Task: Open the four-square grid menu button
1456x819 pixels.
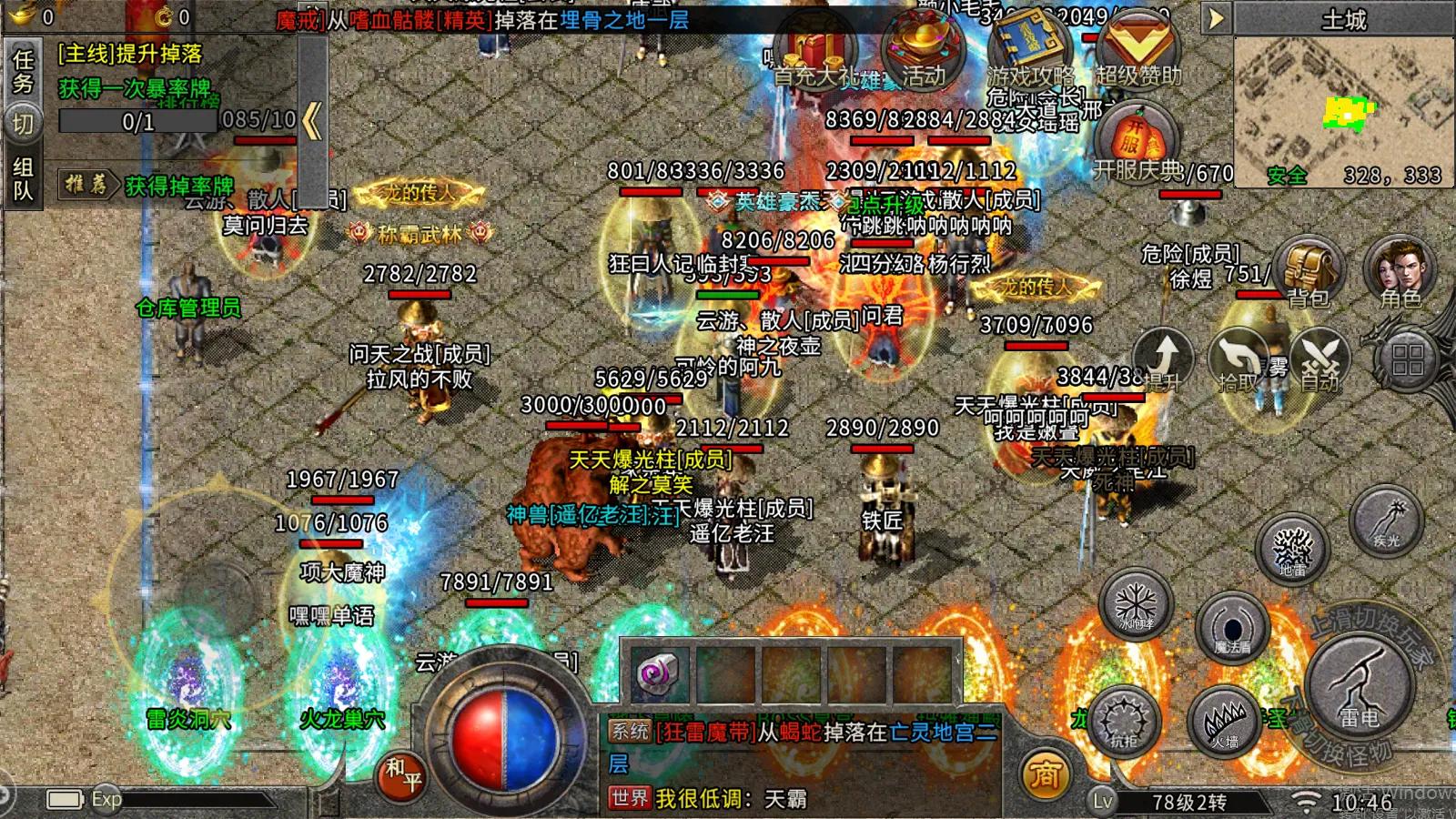Action: (x=1407, y=359)
